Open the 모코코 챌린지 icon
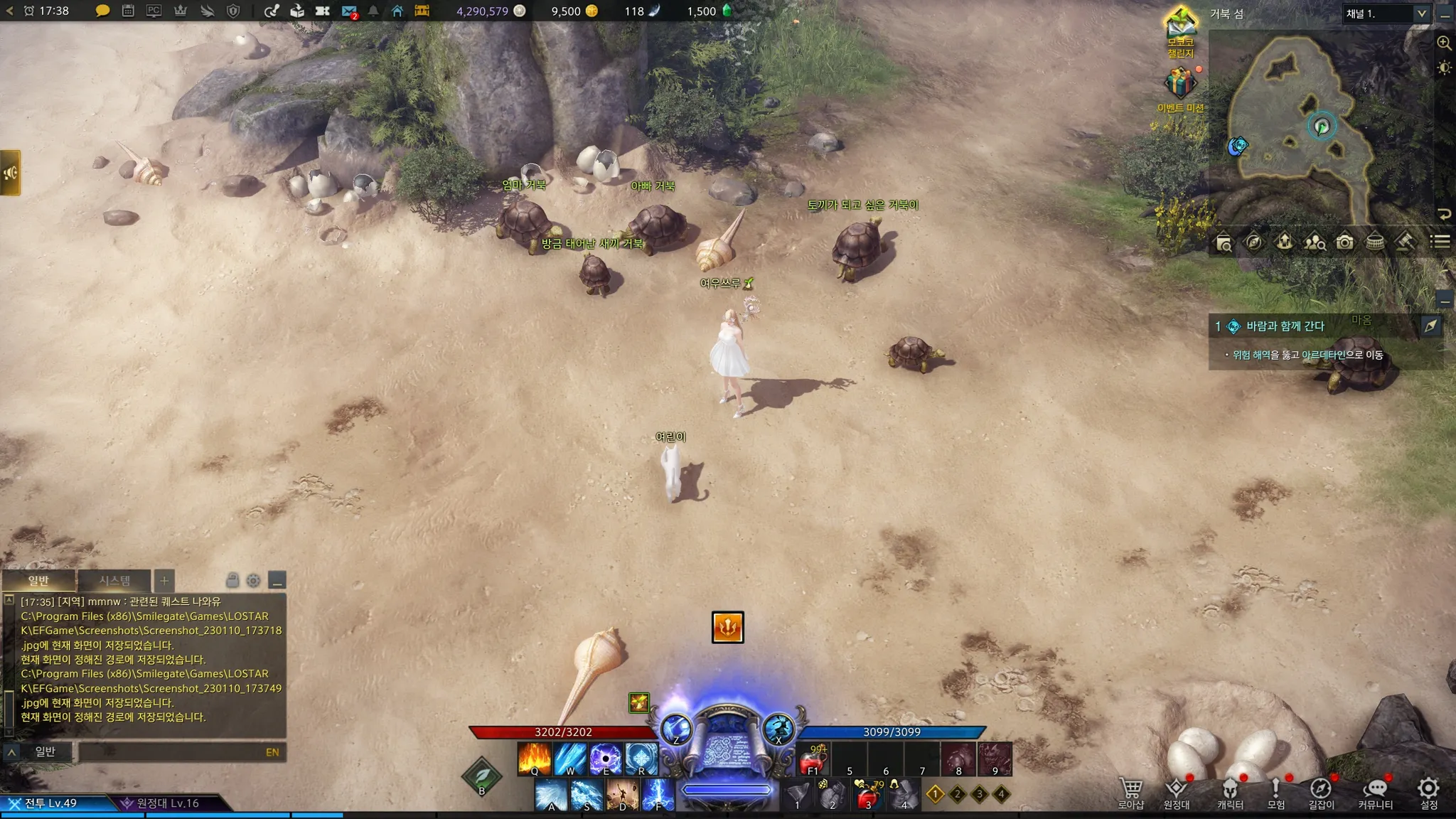Image resolution: width=1456 pixels, height=819 pixels. (1180, 27)
